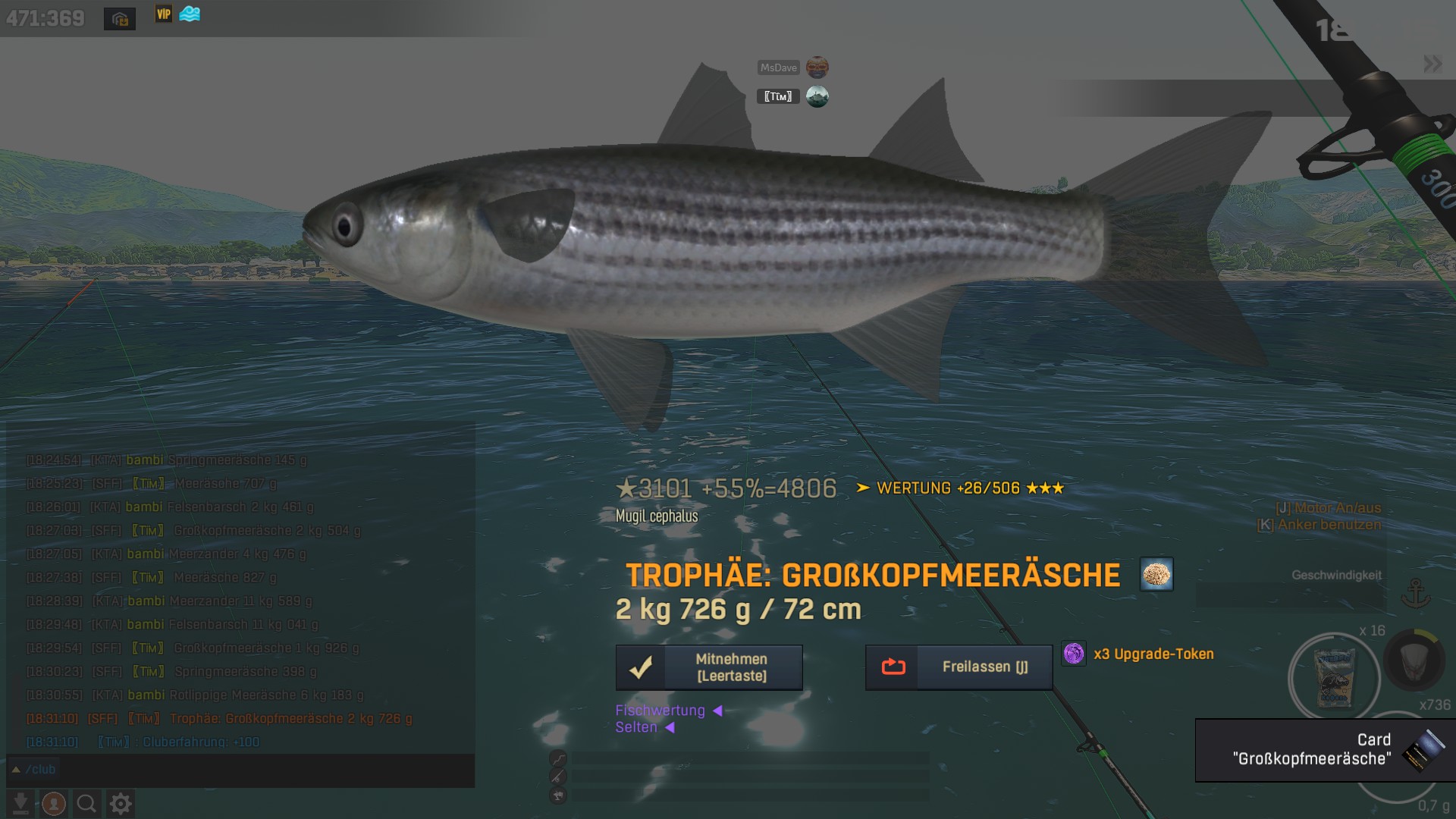Screen dimensions: 1456x819
Task: Open chat settings with the gear icon
Action: [121, 803]
